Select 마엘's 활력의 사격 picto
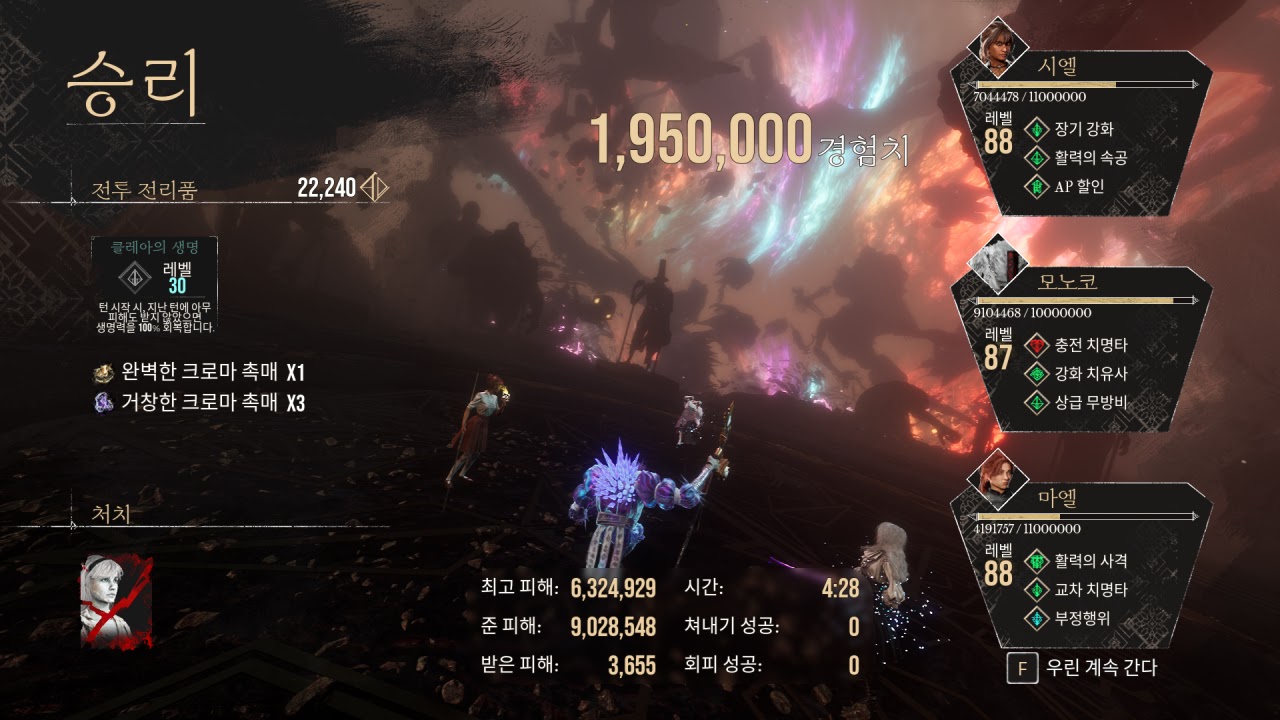The width and height of the screenshot is (1280, 720). pyautogui.click(x=1077, y=560)
